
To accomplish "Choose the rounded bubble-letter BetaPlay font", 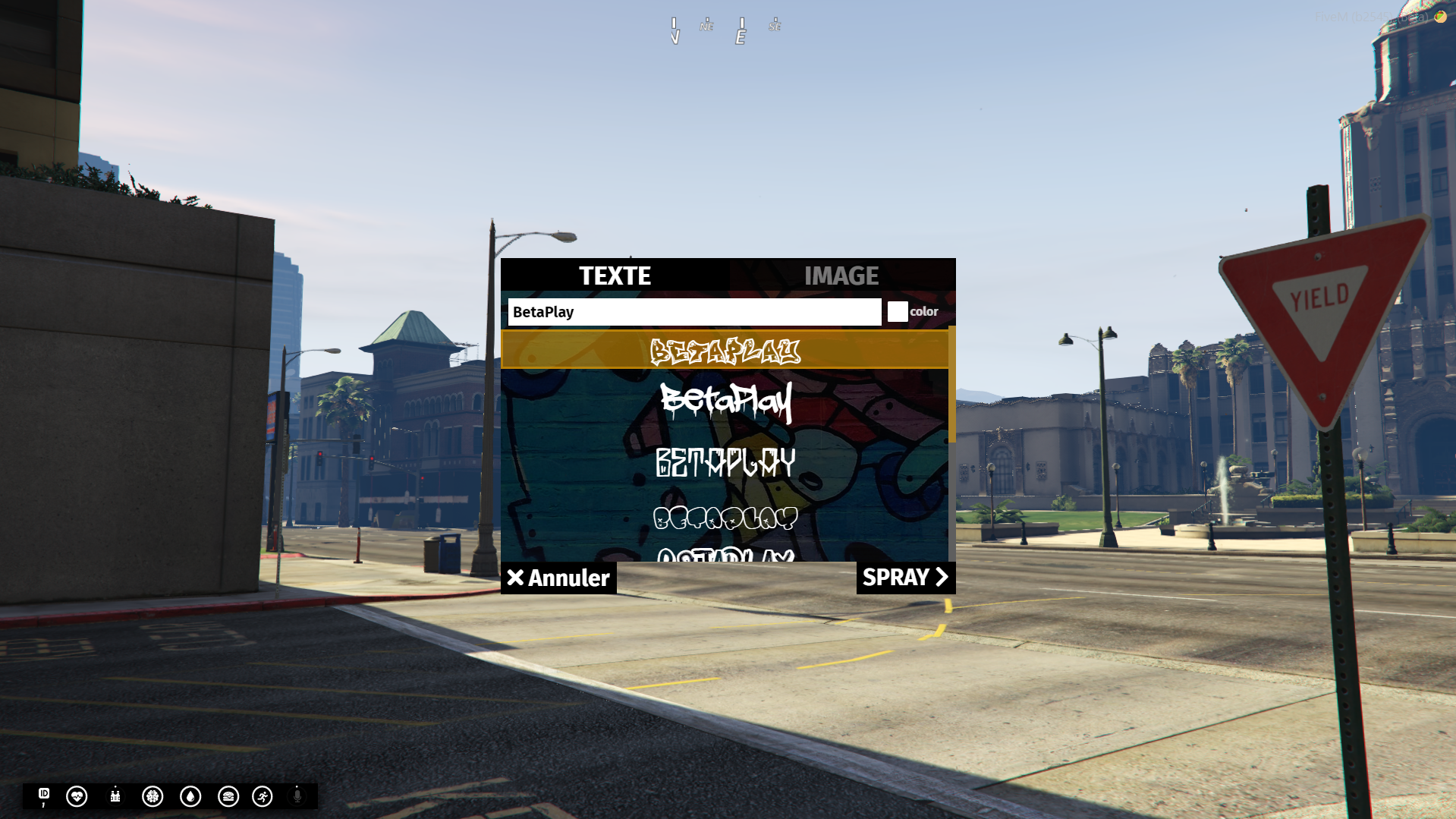I will tap(725, 518).
